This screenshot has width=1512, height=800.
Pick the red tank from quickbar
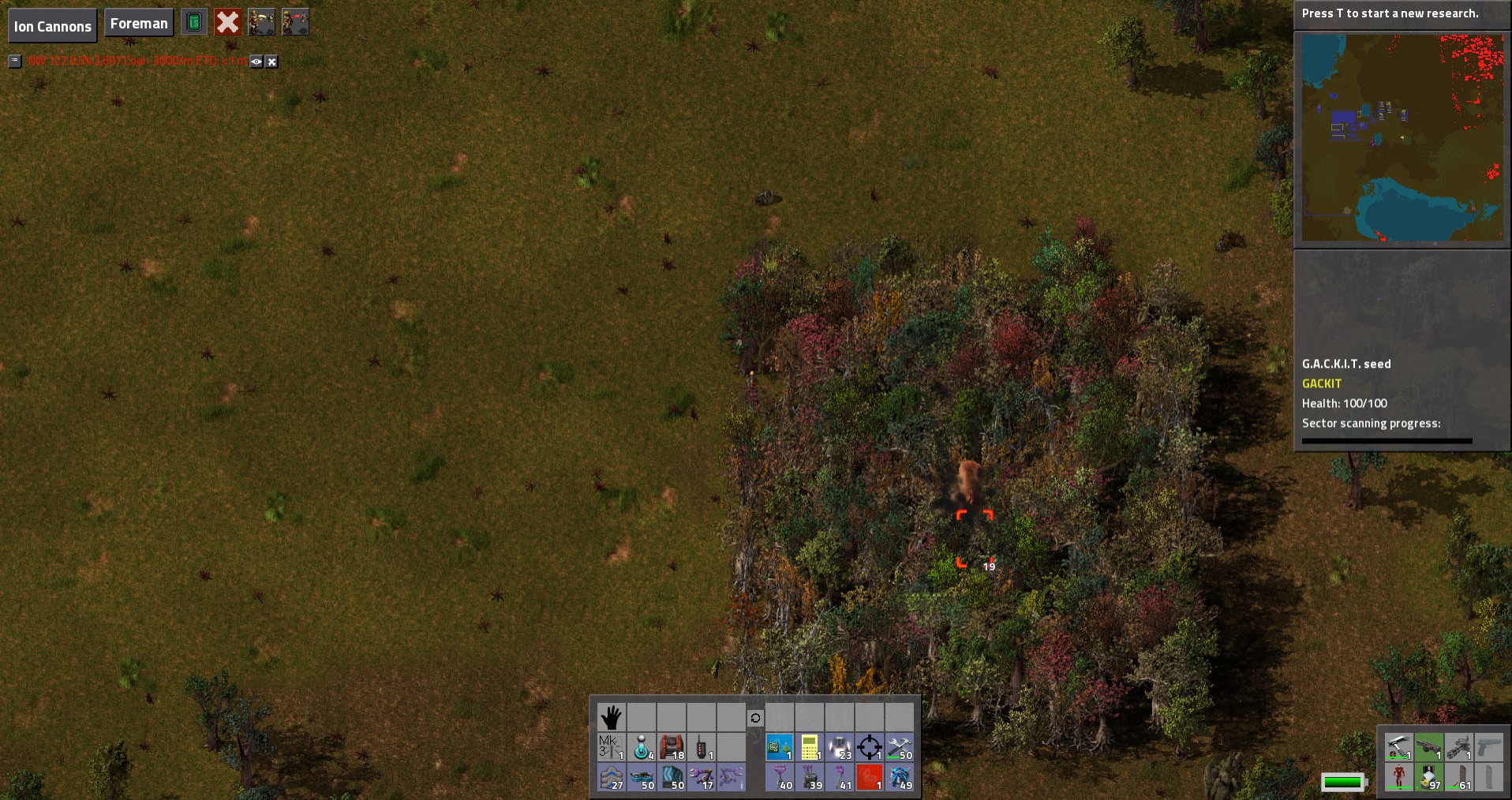point(671,747)
